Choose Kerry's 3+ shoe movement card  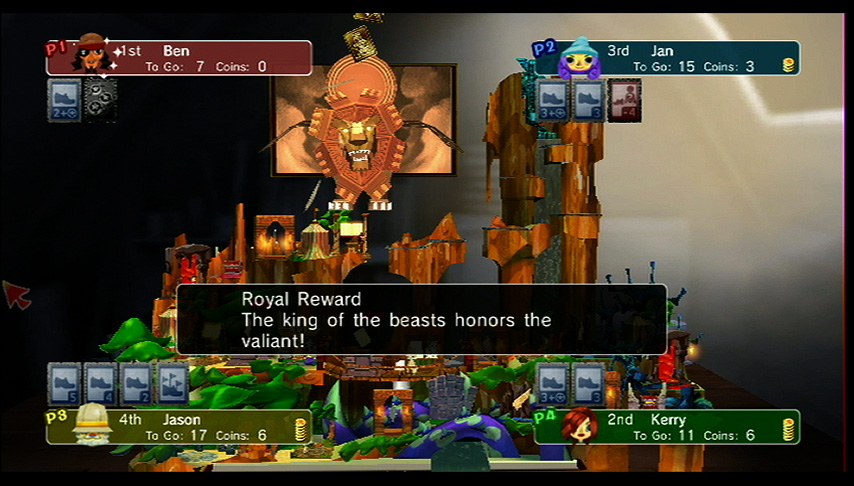pyautogui.click(x=552, y=383)
